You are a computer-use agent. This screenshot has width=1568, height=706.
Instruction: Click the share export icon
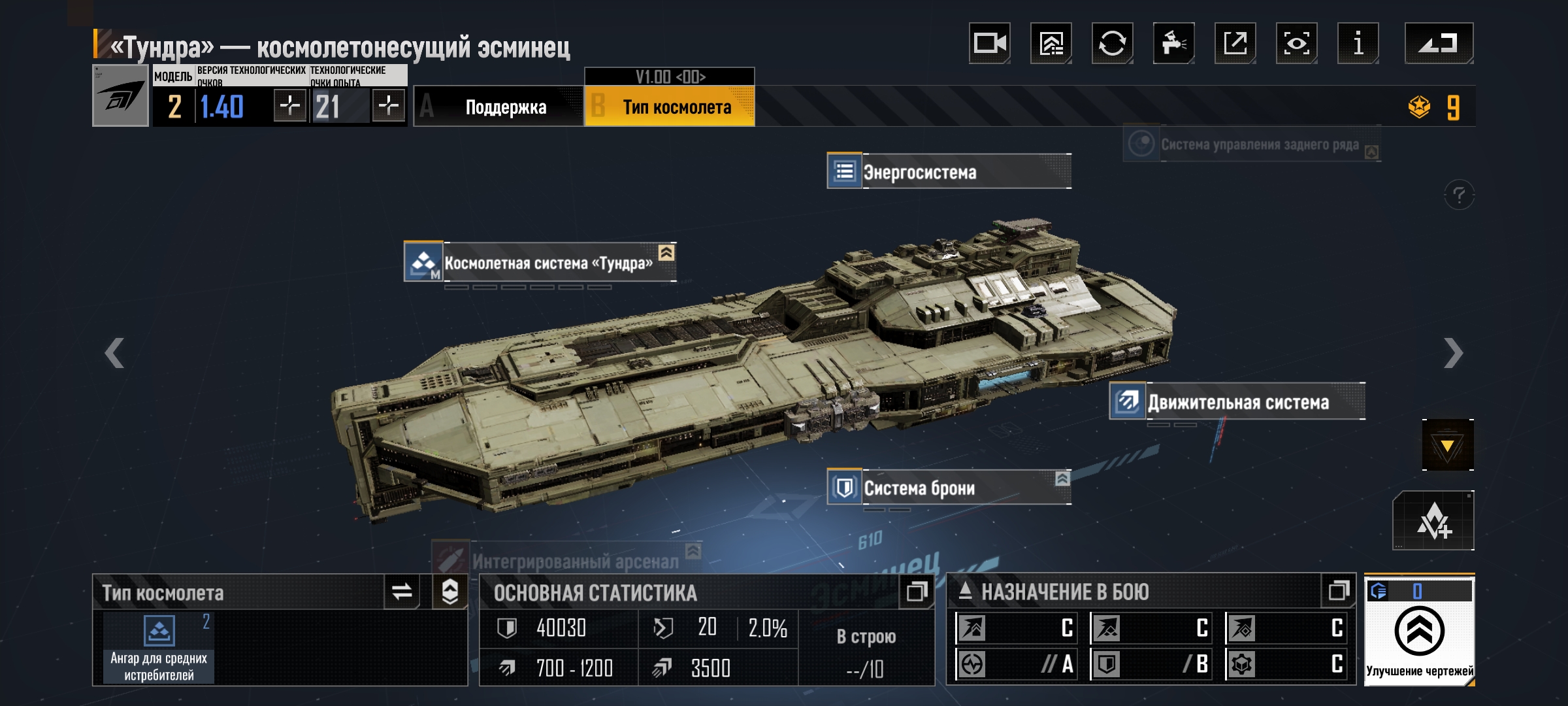point(1235,44)
